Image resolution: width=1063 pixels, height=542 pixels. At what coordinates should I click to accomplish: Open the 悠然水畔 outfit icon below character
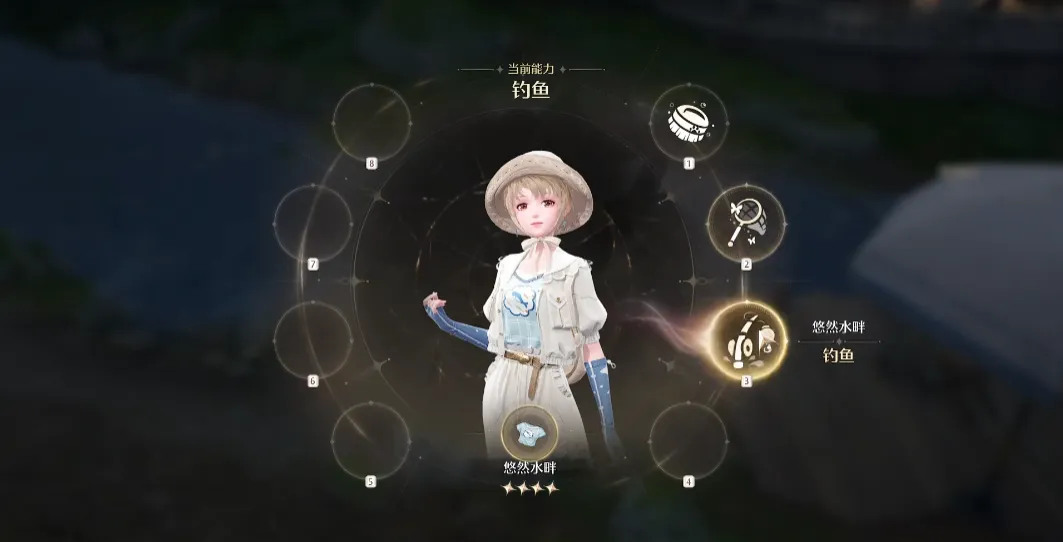point(530,436)
